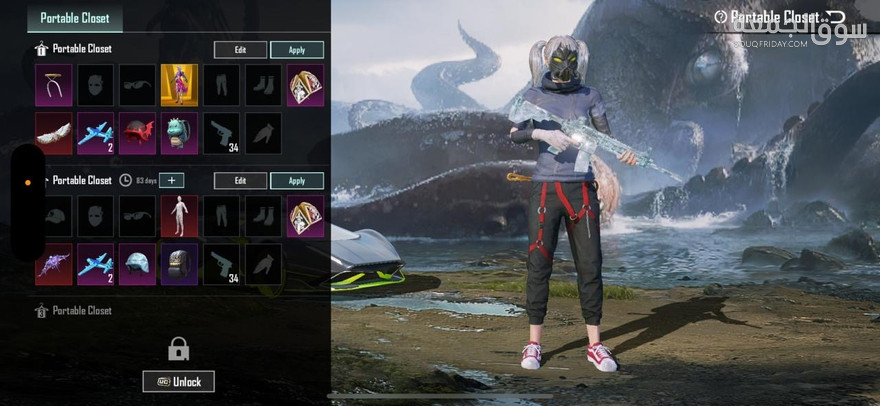The width and height of the screenshot is (880, 407).
Task: Apply the closet with the yellow outfit
Action: tap(296, 49)
